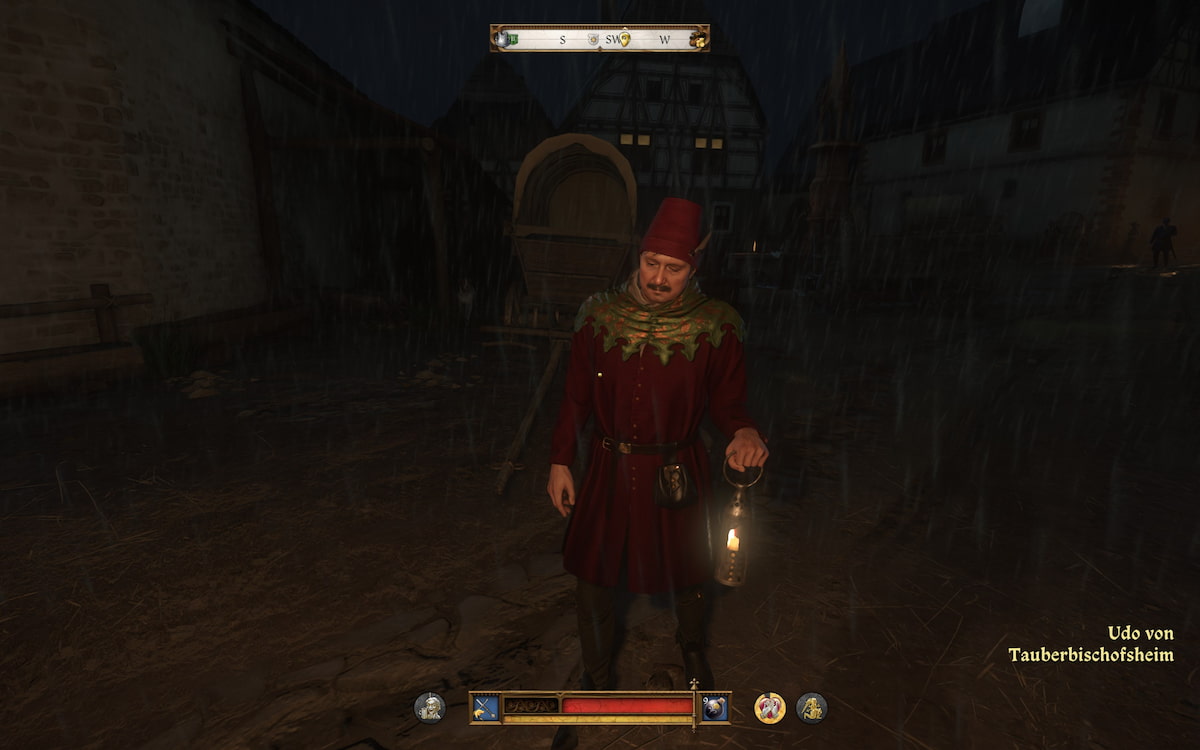Viewport: 1200px width, 750px height.
Task: Click the gold icon at compass right end
Action: [x=697, y=39]
